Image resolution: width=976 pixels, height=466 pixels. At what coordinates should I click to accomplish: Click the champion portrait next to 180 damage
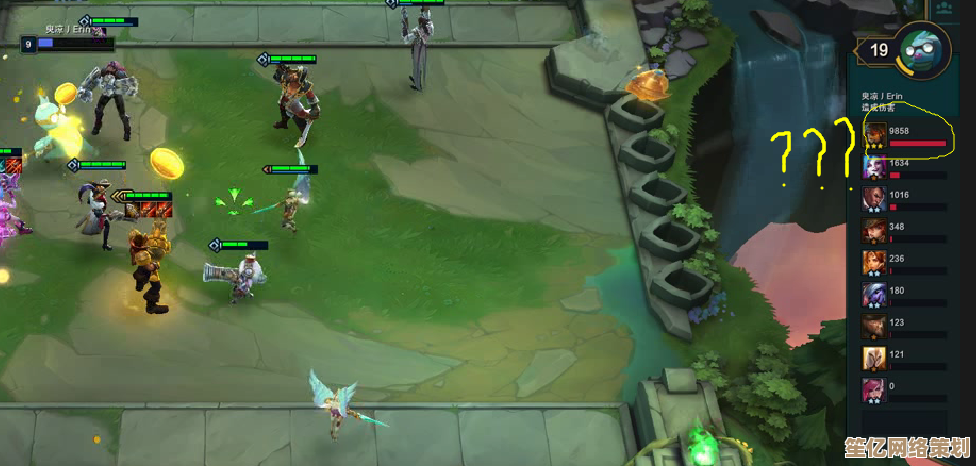point(874,294)
